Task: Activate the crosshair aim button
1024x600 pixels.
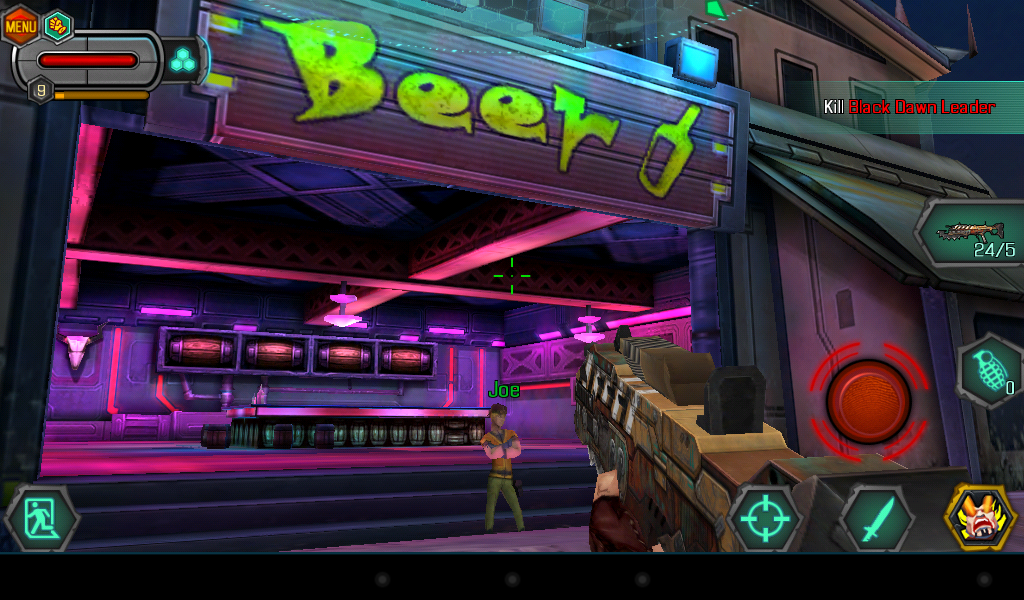Action: [x=765, y=519]
